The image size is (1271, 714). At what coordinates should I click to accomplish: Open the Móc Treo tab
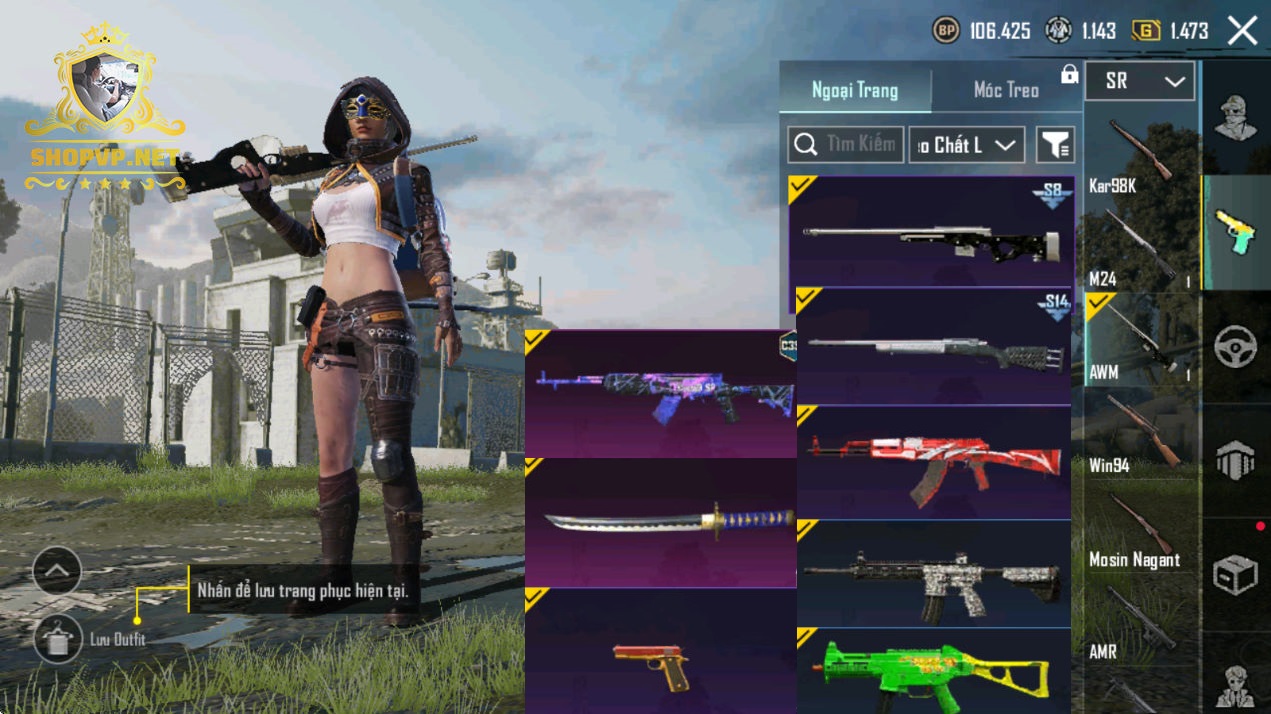pyautogui.click(x=1006, y=90)
